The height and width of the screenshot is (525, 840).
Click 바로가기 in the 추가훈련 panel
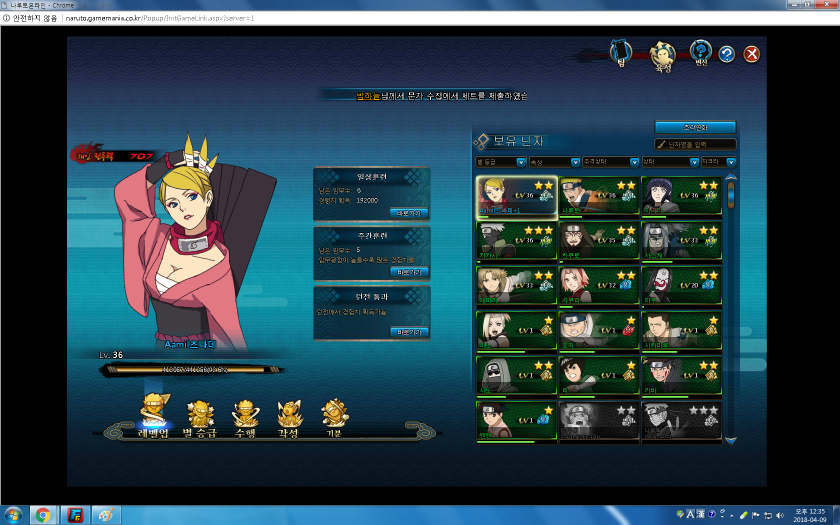tap(409, 271)
